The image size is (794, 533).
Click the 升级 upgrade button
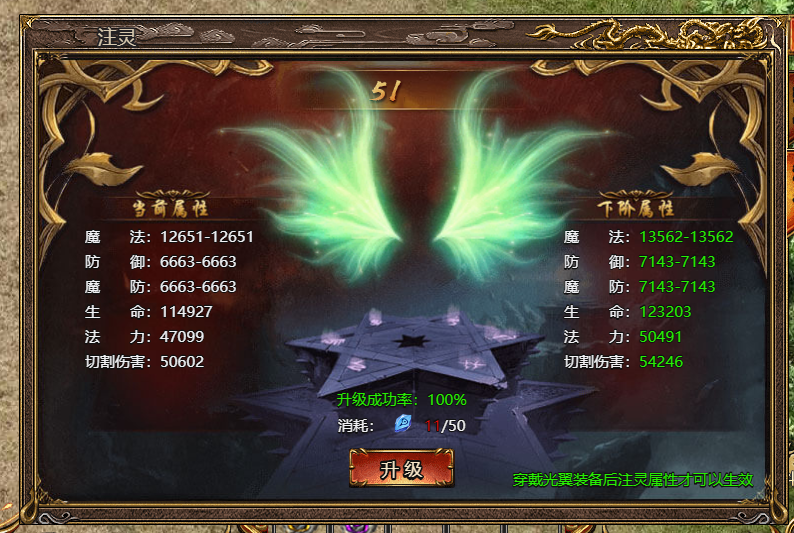pos(401,468)
